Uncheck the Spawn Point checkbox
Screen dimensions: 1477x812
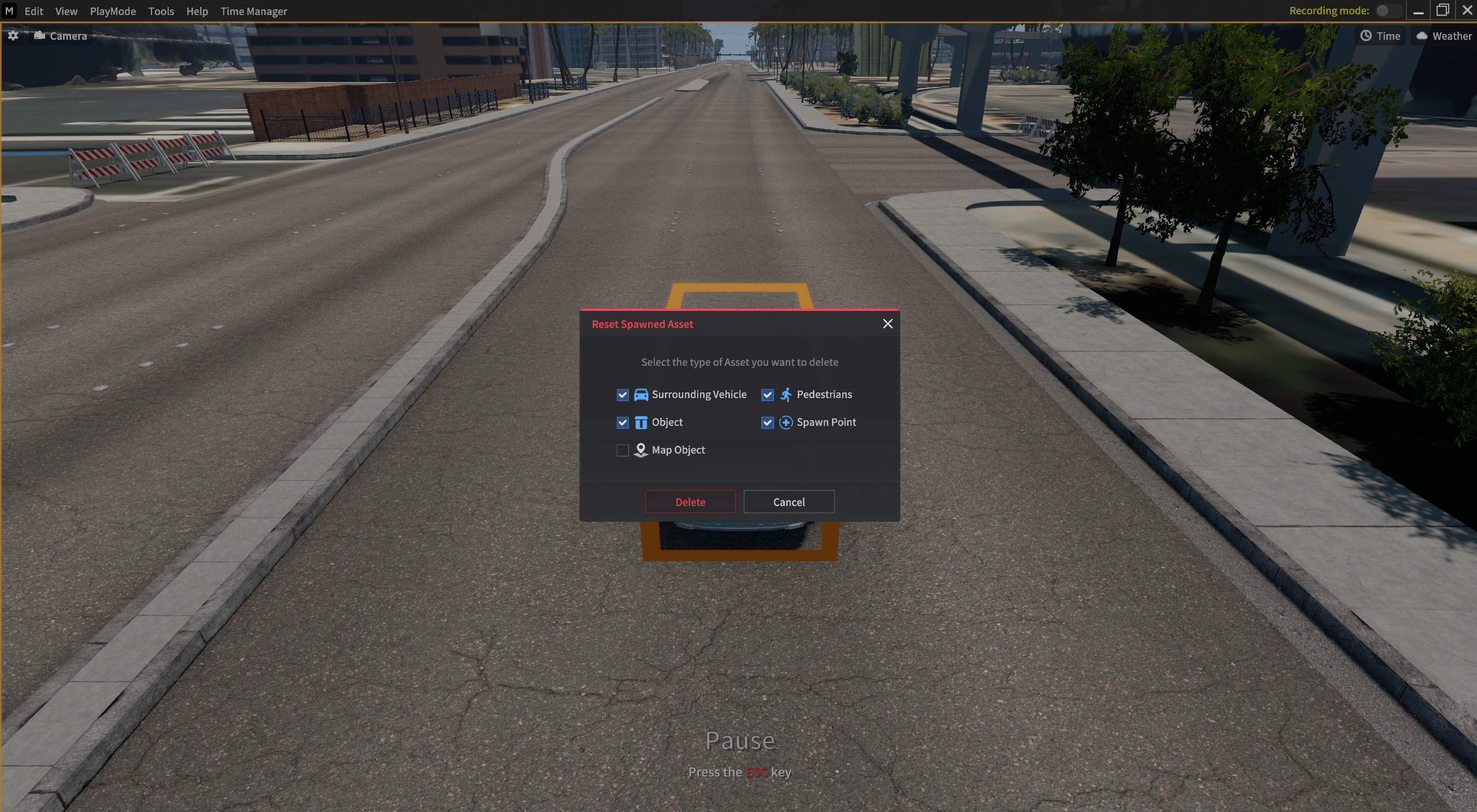[x=767, y=422]
